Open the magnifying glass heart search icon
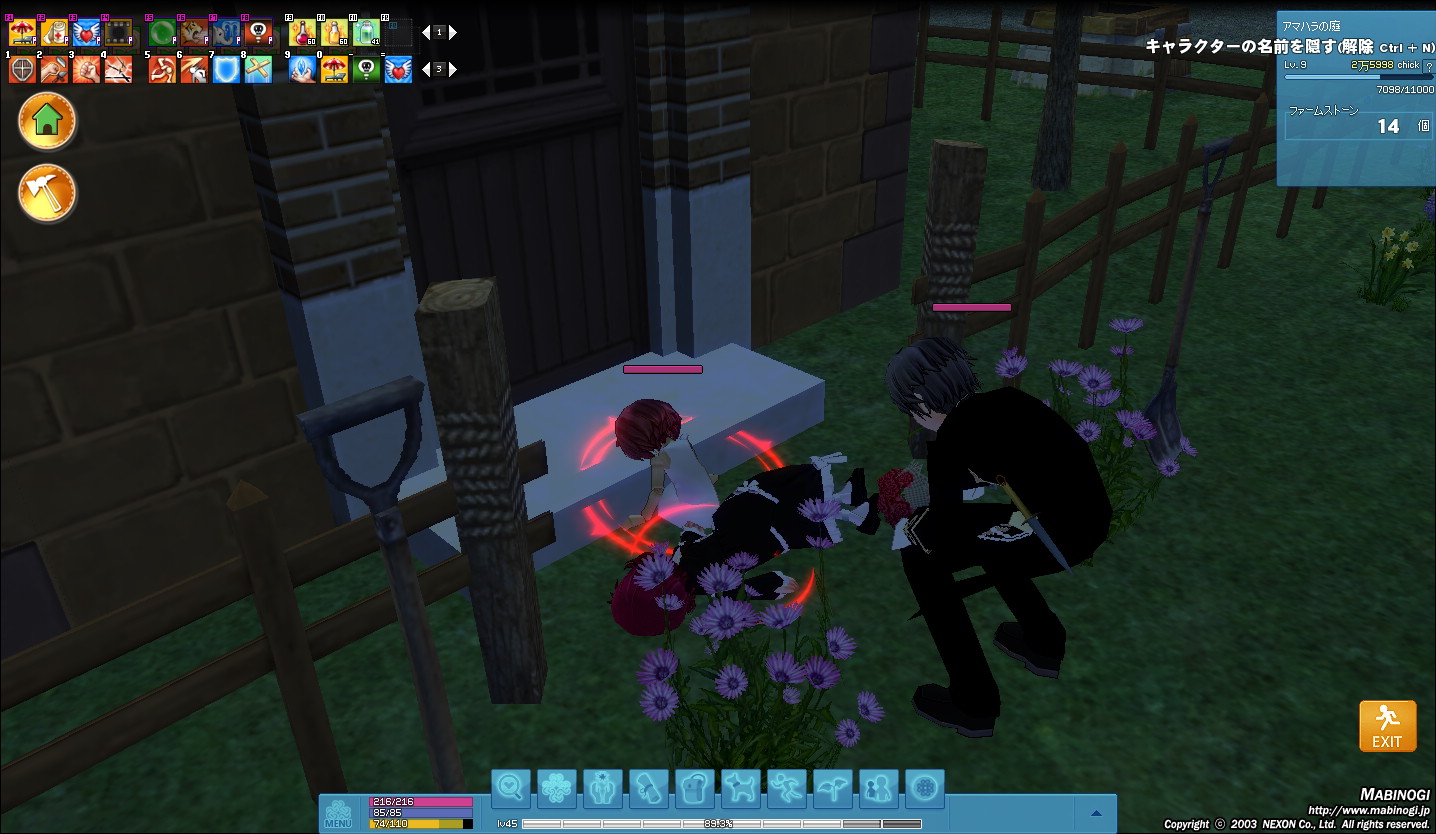Viewport: 1436px width, 834px height. 511,788
